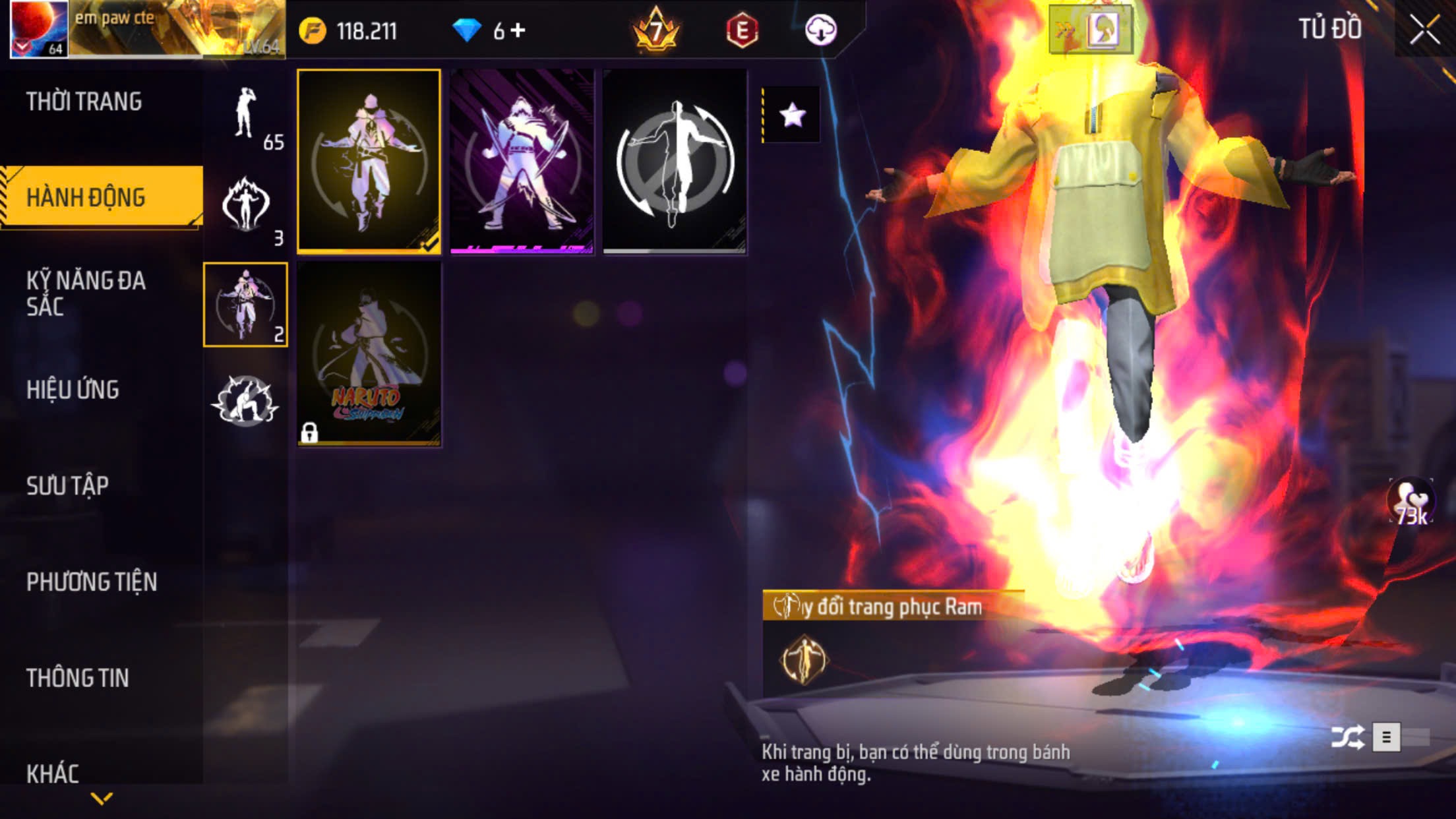This screenshot has height=819, width=1456.
Task: Select the Khác menu entry
Action: [x=53, y=773]
